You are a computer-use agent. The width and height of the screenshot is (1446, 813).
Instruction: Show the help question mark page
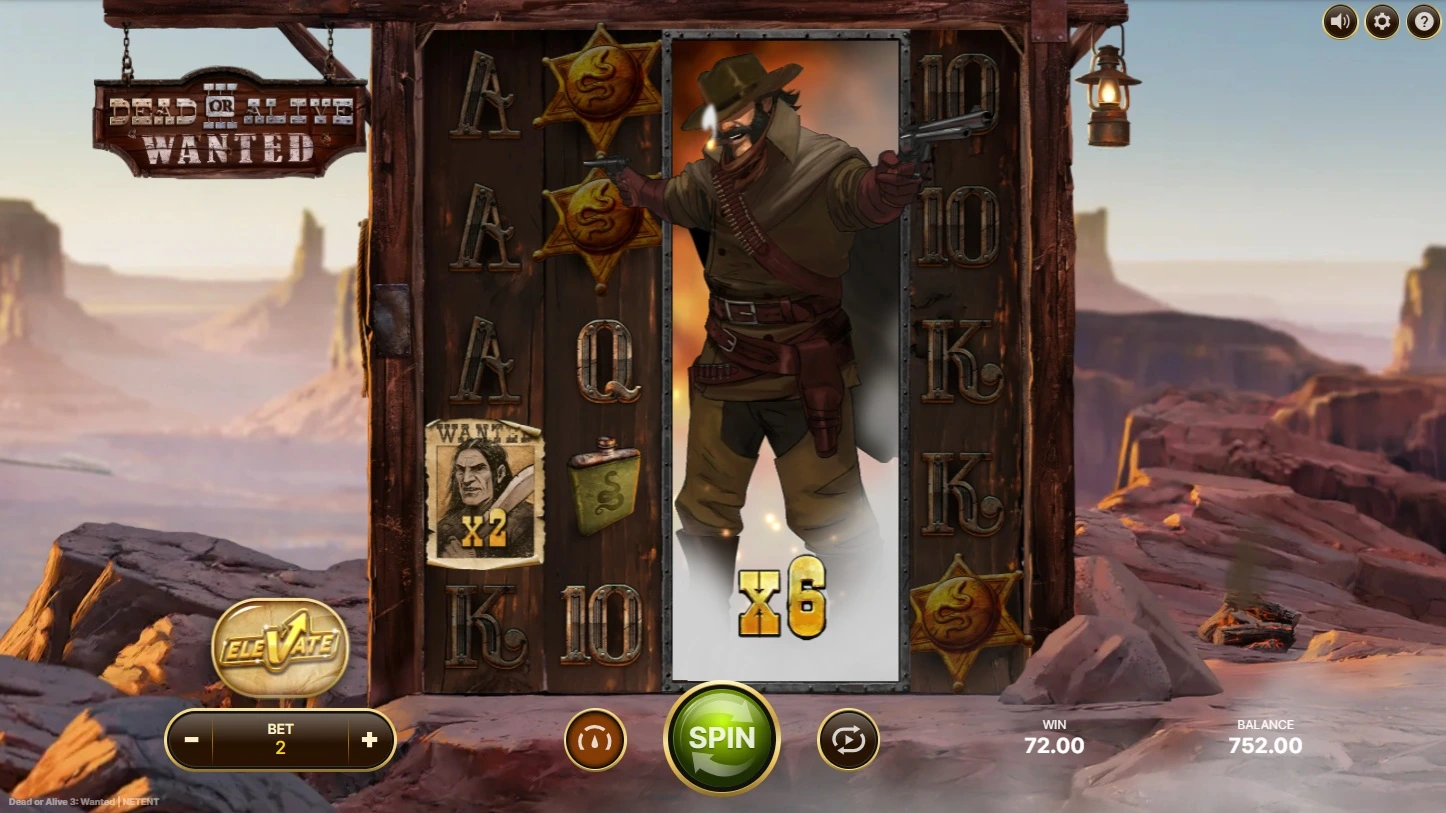click(1423, 21)
